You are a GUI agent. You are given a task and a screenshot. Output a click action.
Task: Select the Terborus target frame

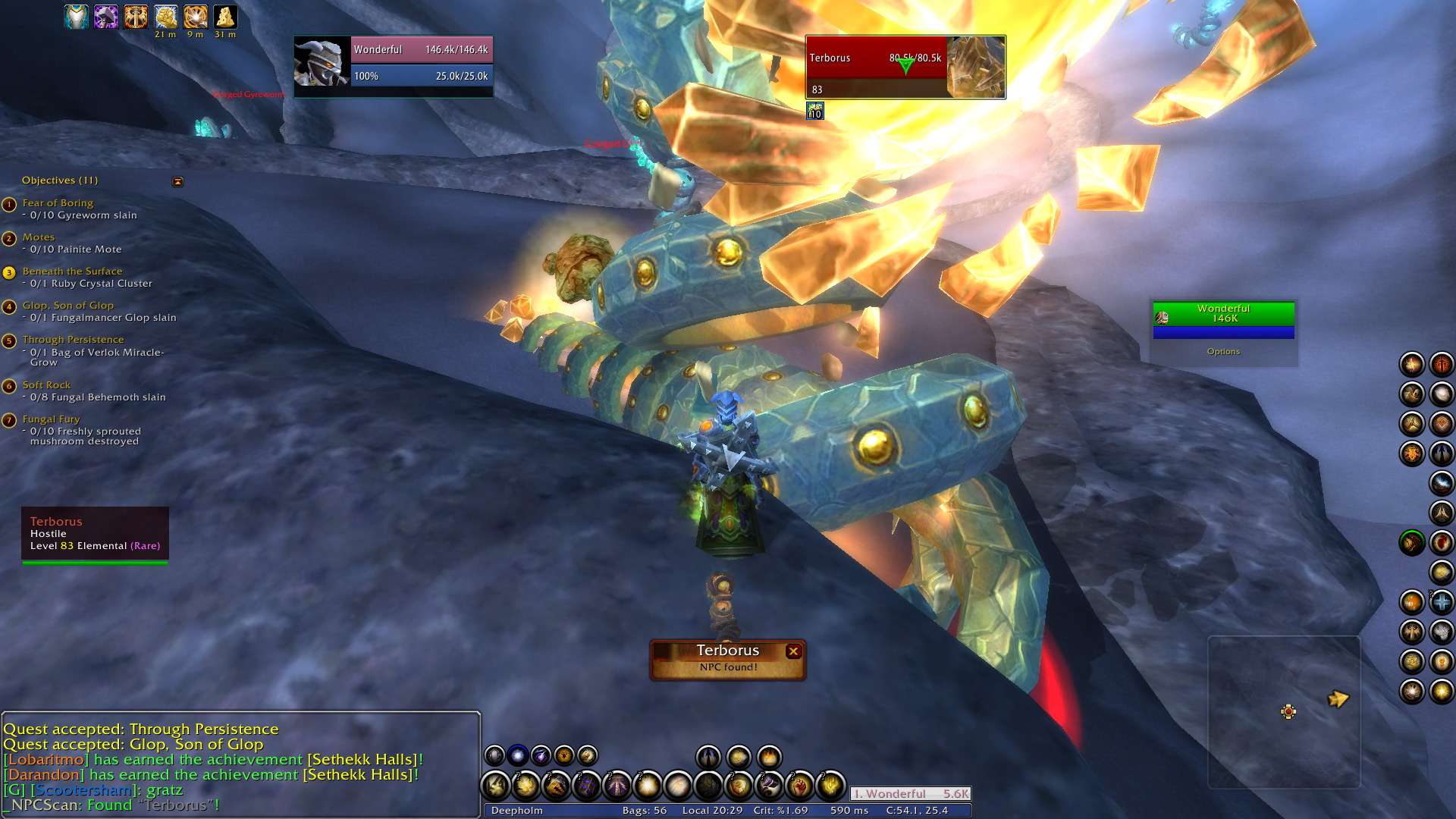click(905, 67)
